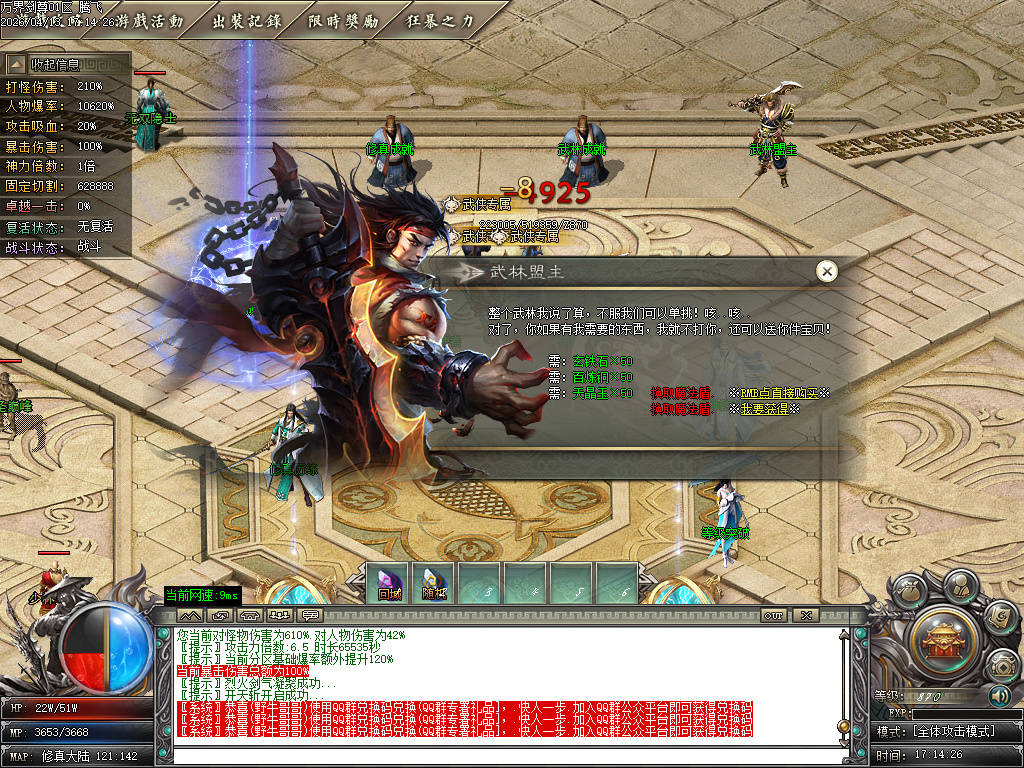Open the 狂暴之力 menu
The image size is (1024, 768).
click(440, 20)
